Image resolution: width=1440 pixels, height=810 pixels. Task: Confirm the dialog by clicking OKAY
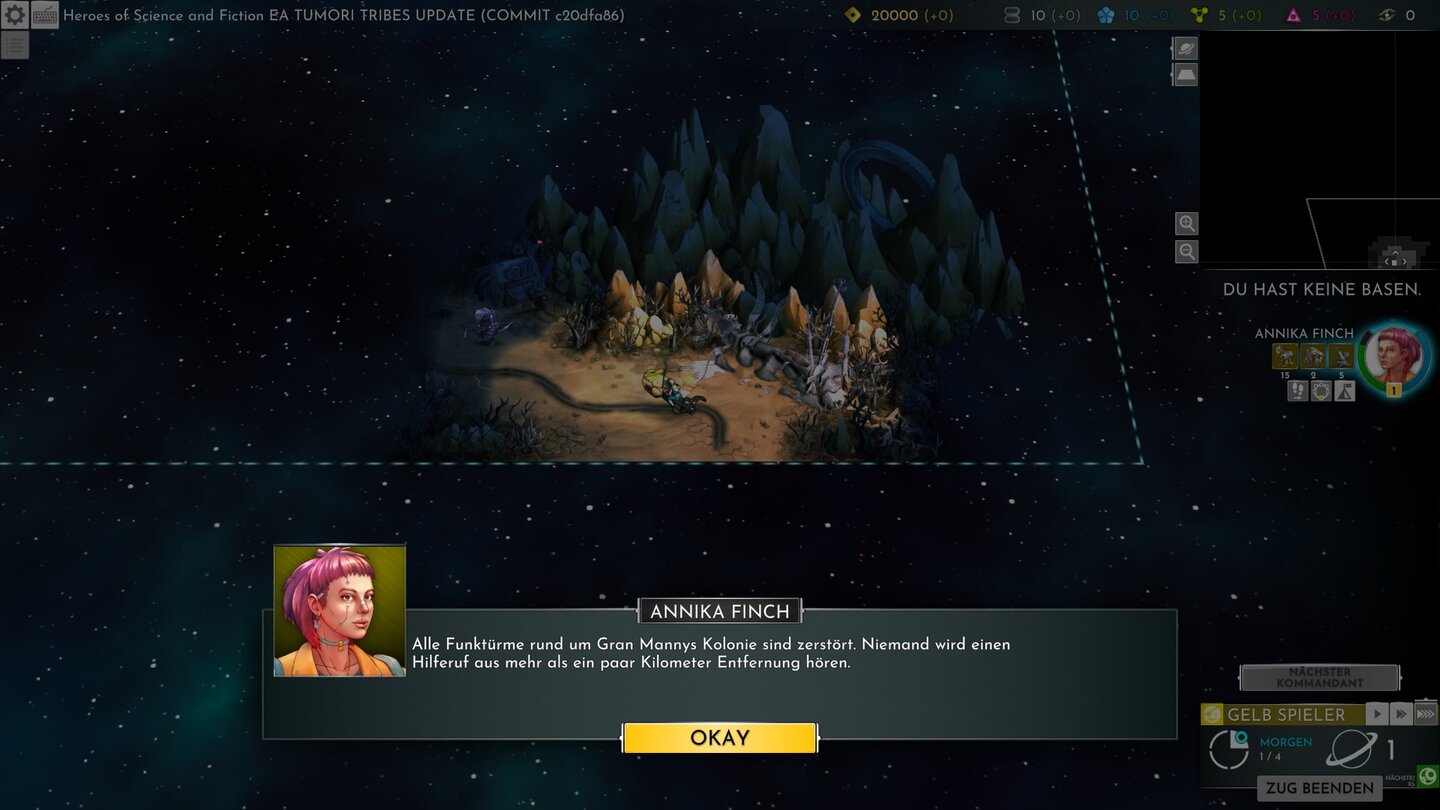tap(720, 737)
